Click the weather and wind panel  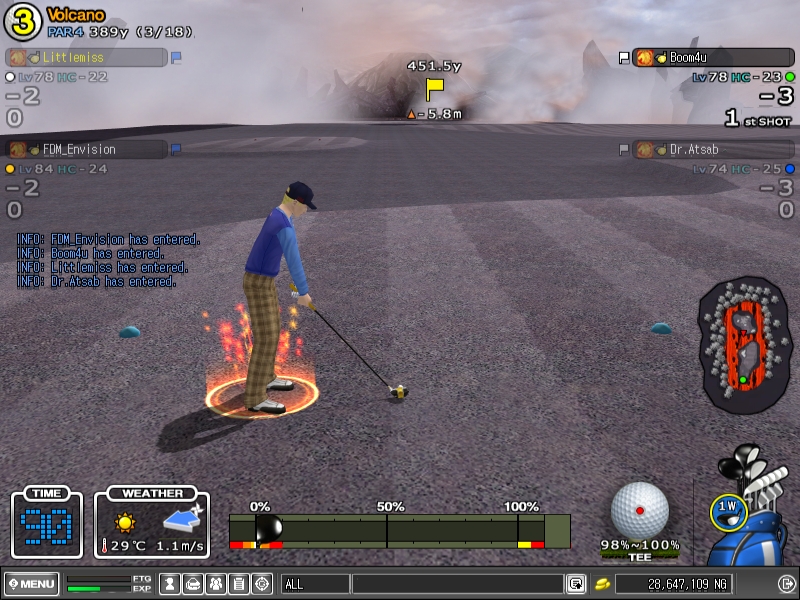[x=152, y=524]
